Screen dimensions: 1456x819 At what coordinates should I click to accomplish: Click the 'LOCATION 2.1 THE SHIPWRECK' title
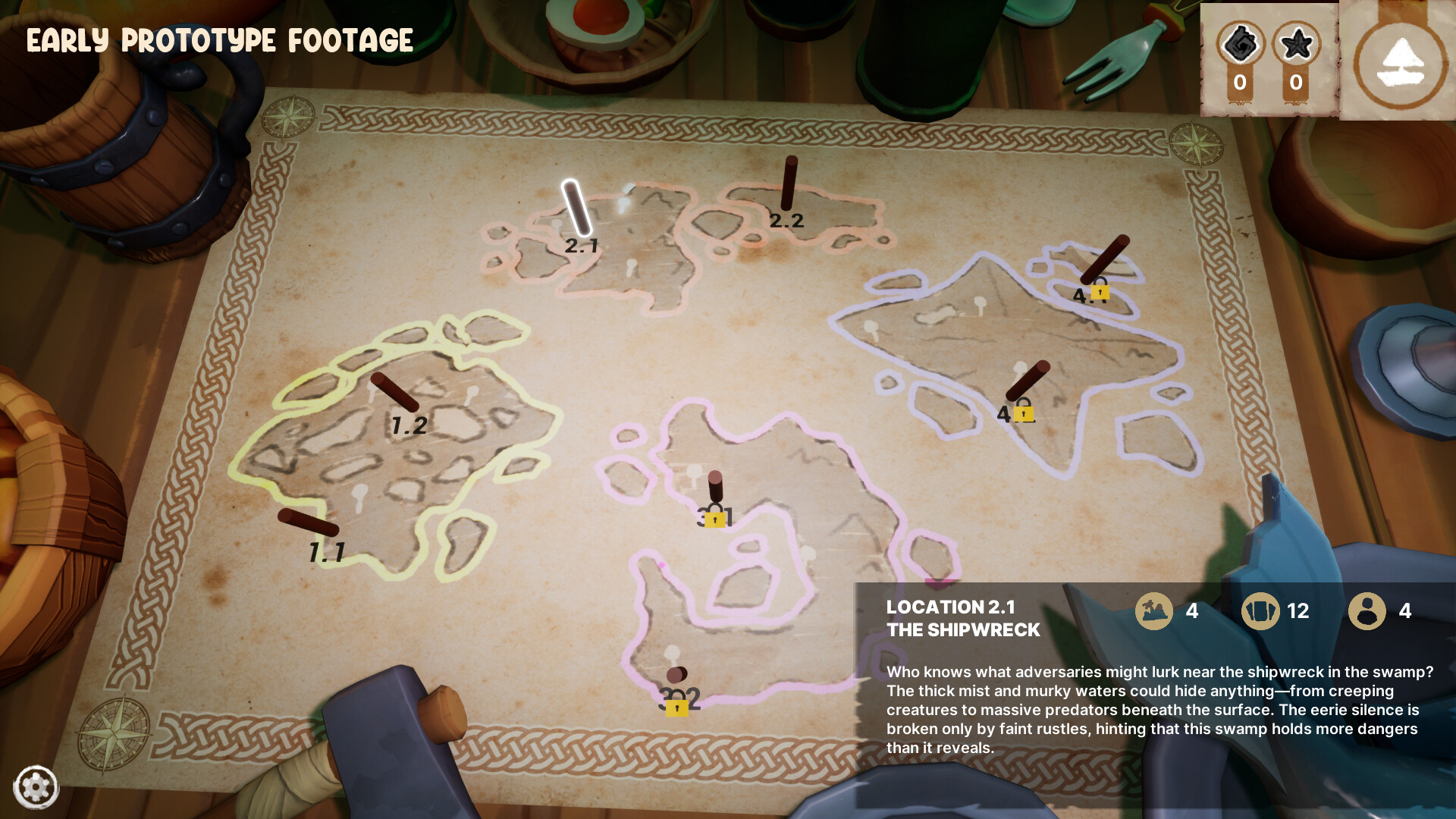964,618
